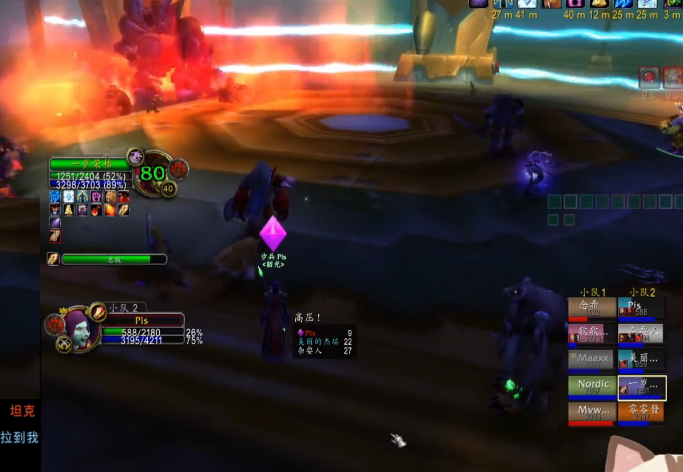Viewport: 683px width, 472px height.
Task: Select the Mvw... raid frame
Action: click(x=591, y=411)
